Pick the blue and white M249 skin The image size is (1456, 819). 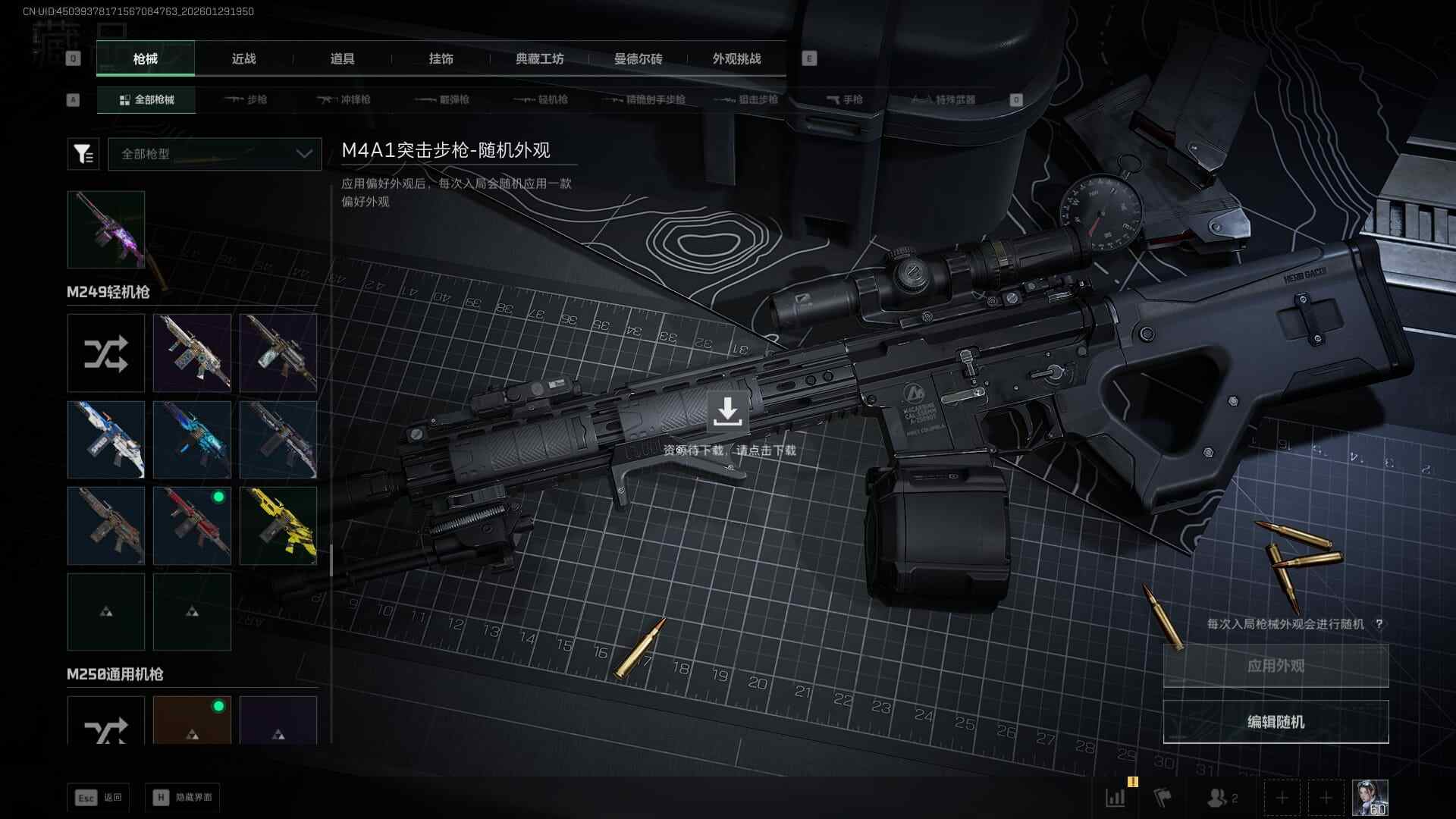pos(106,440)
